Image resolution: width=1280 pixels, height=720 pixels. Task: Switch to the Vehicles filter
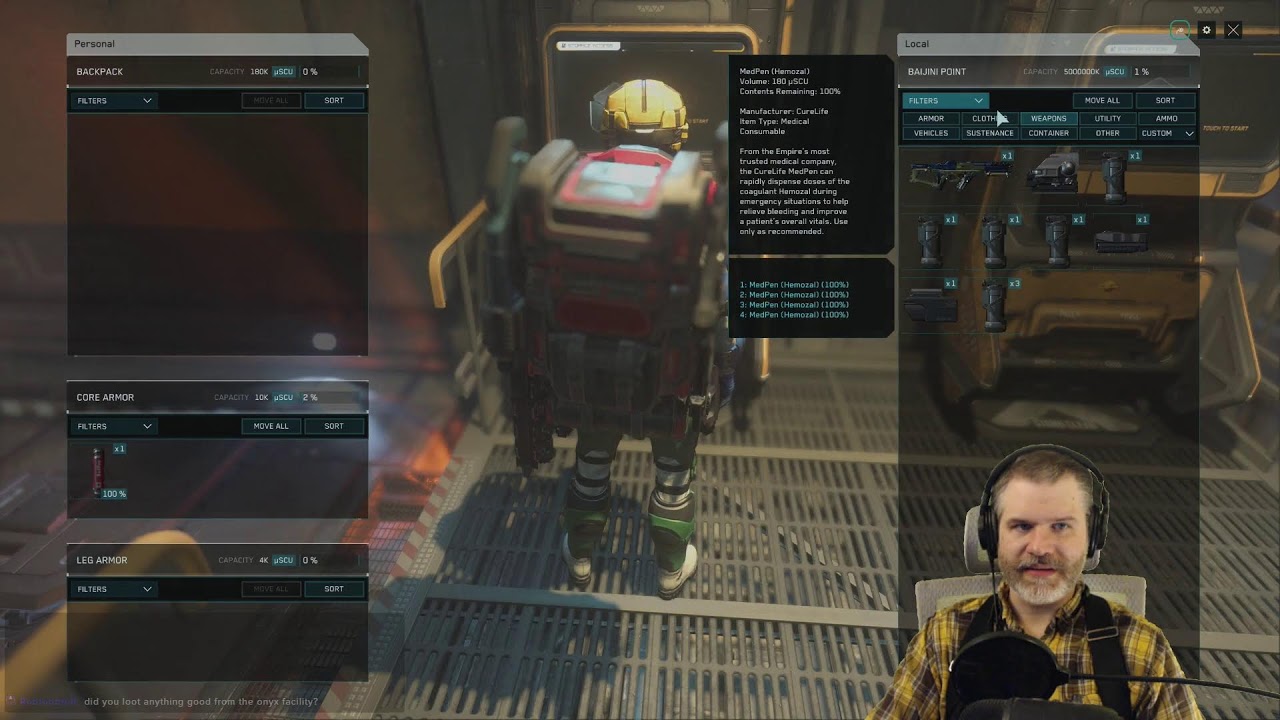pos(930,133)
